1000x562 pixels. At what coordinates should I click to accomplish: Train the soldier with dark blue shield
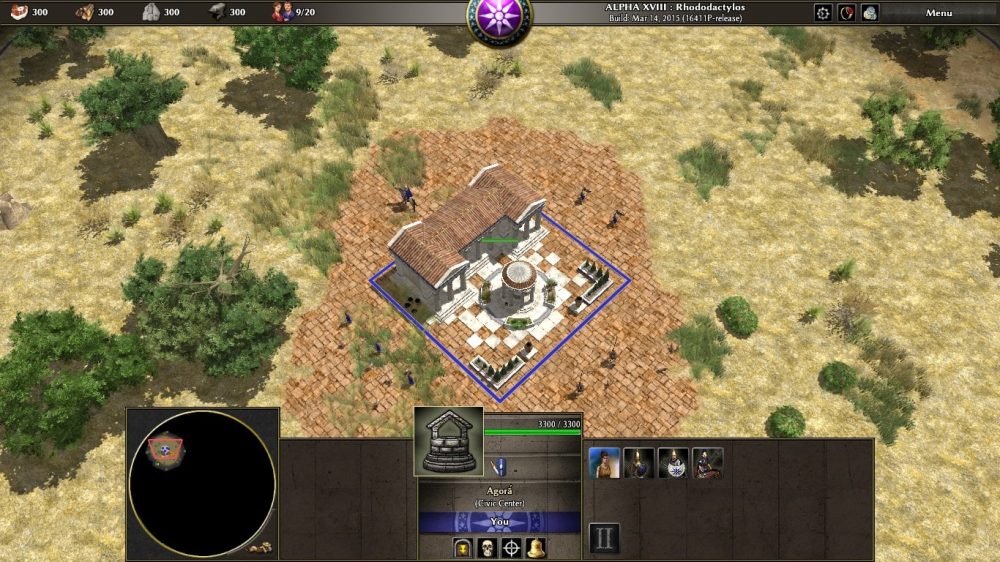(x=639, y=463)
